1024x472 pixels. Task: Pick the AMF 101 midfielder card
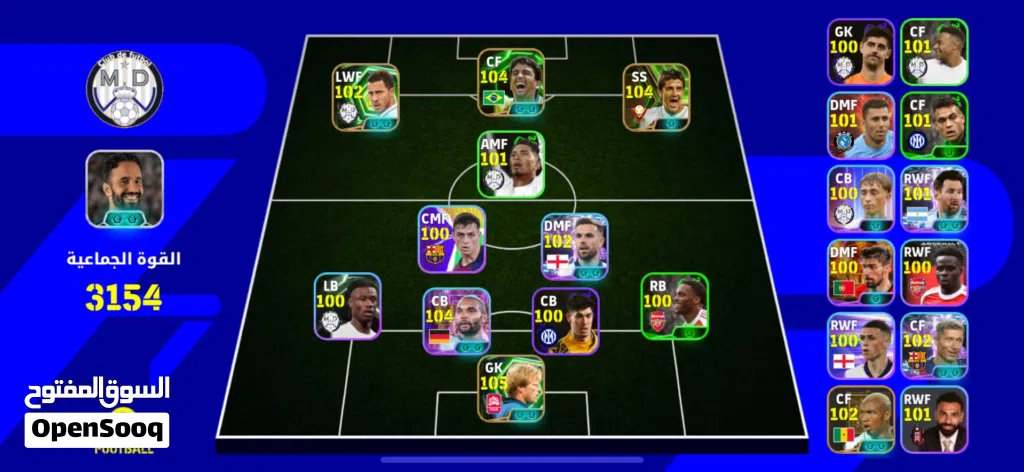click(x=511, y=165)
